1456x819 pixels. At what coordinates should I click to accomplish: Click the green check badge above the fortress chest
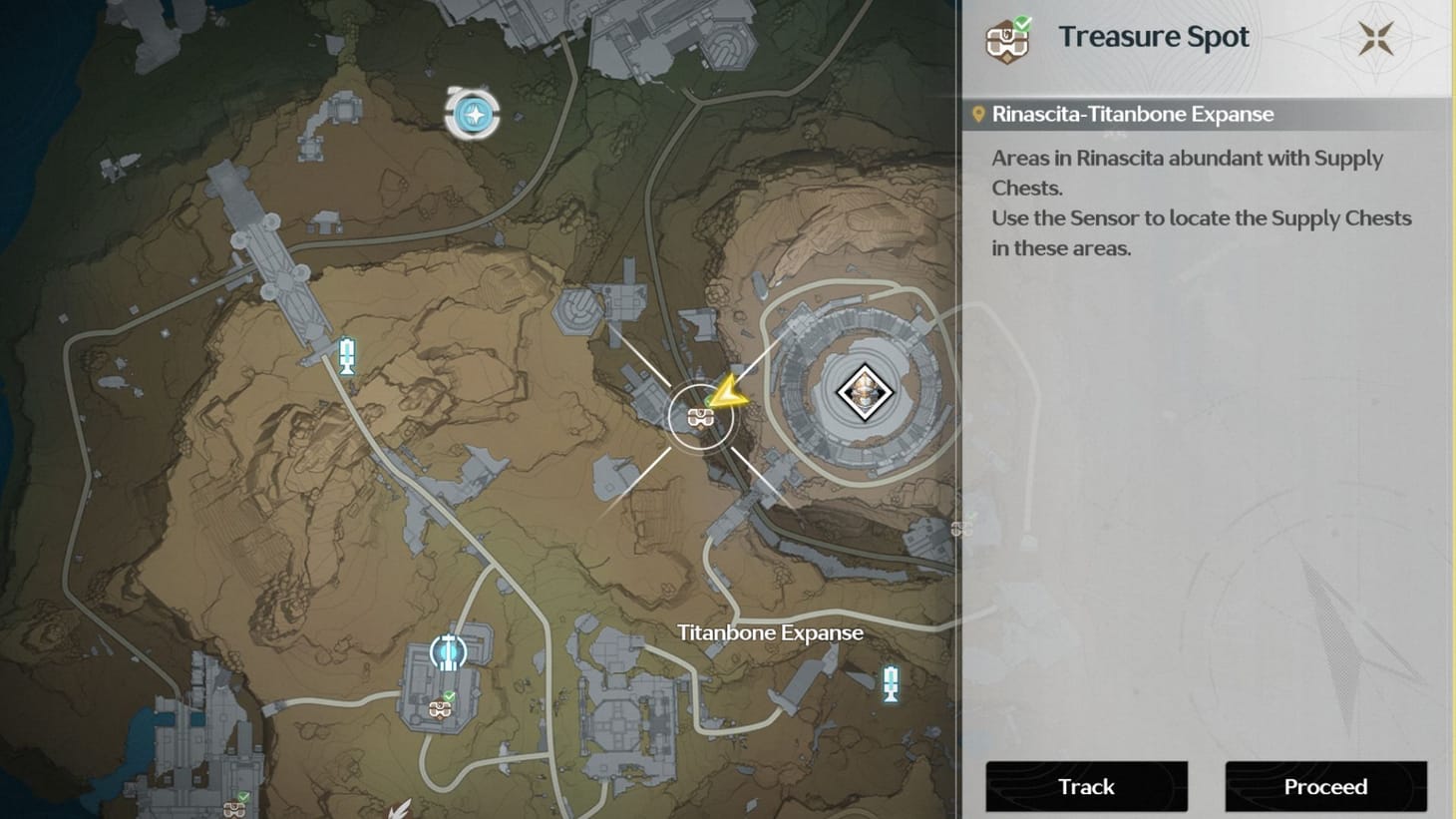(451, 696)
